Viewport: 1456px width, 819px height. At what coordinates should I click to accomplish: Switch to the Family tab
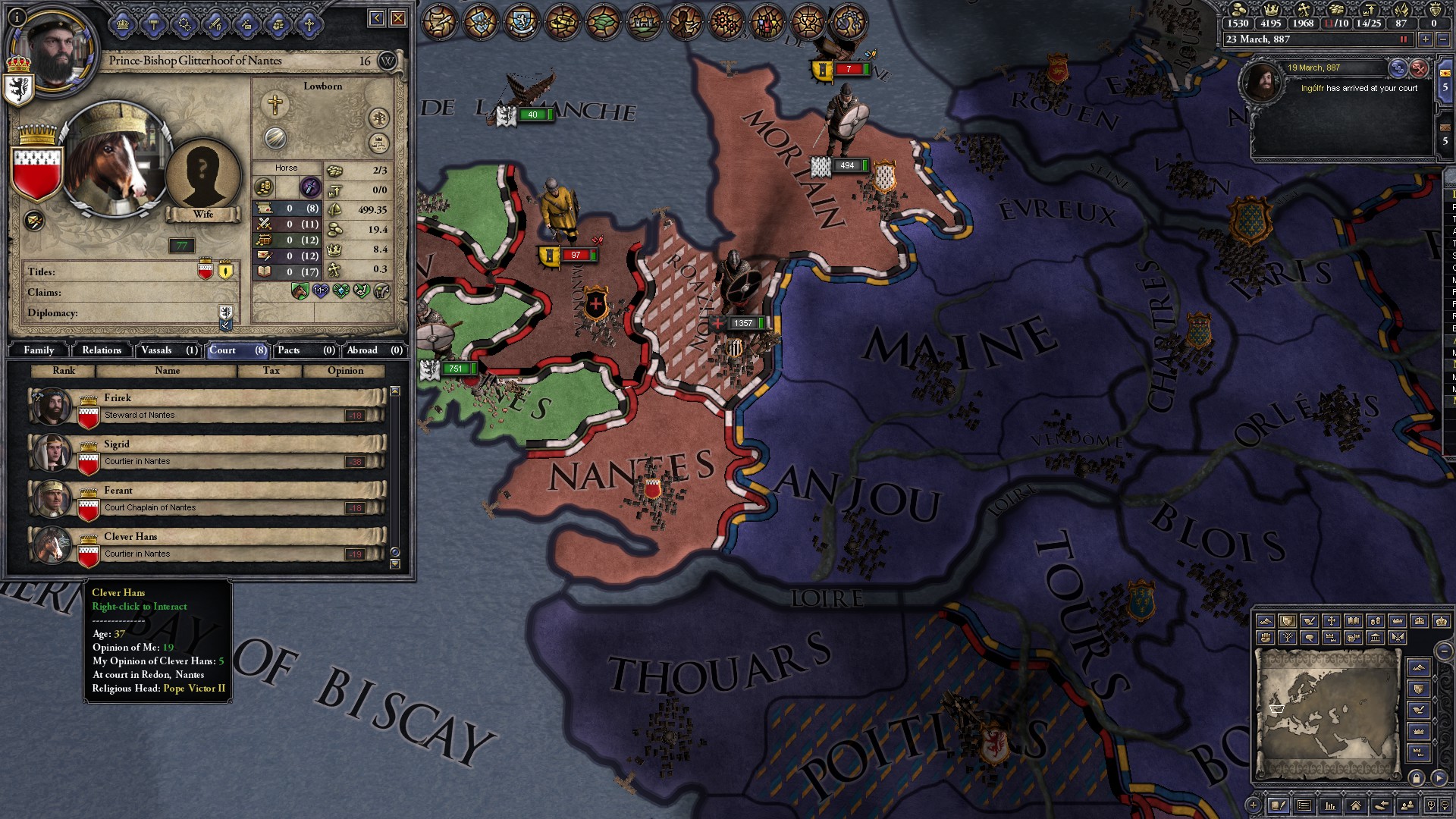(39, 350)
